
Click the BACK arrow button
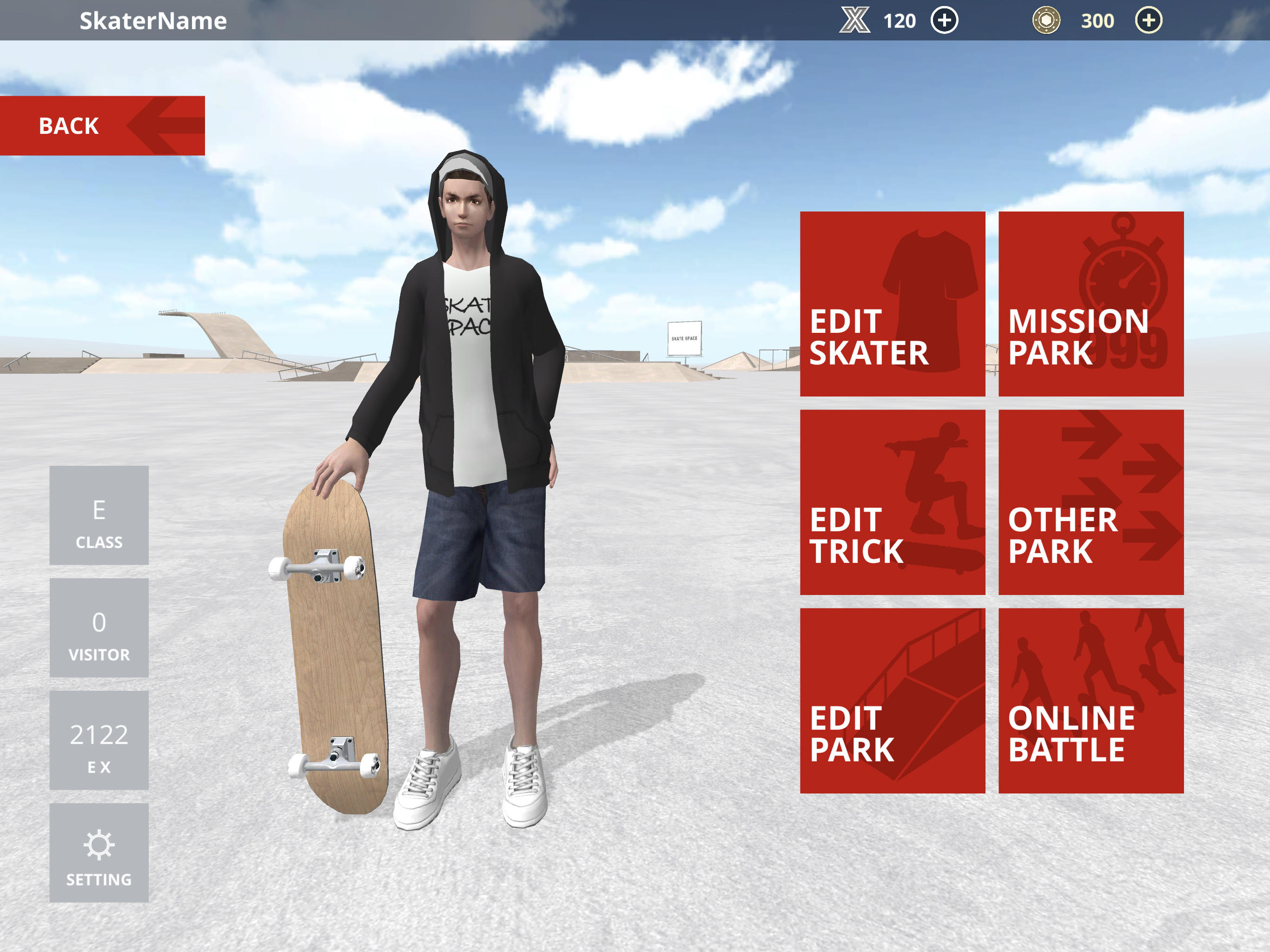coord(103,126)
